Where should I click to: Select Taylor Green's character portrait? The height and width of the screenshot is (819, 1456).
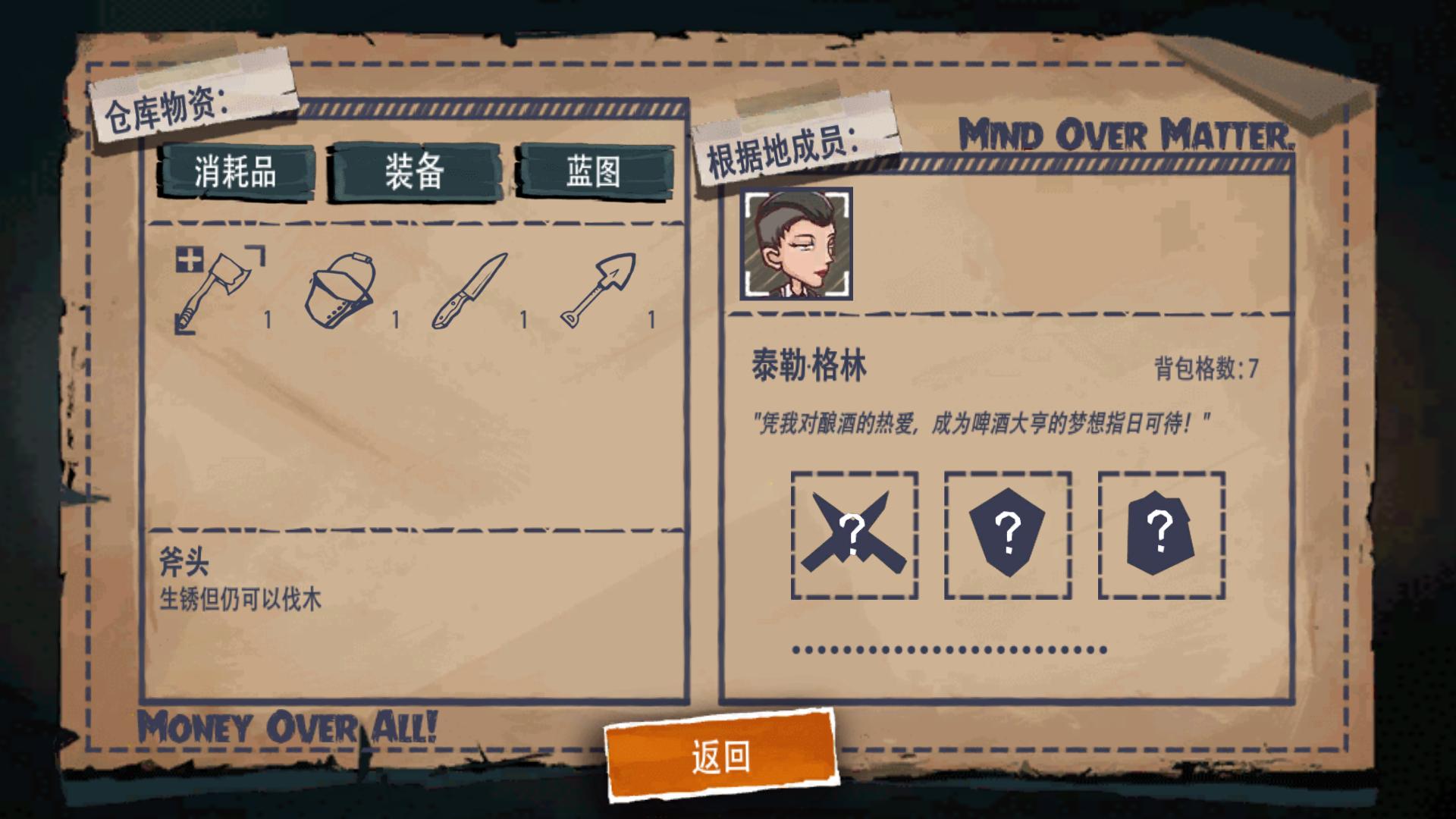point(797,241)
